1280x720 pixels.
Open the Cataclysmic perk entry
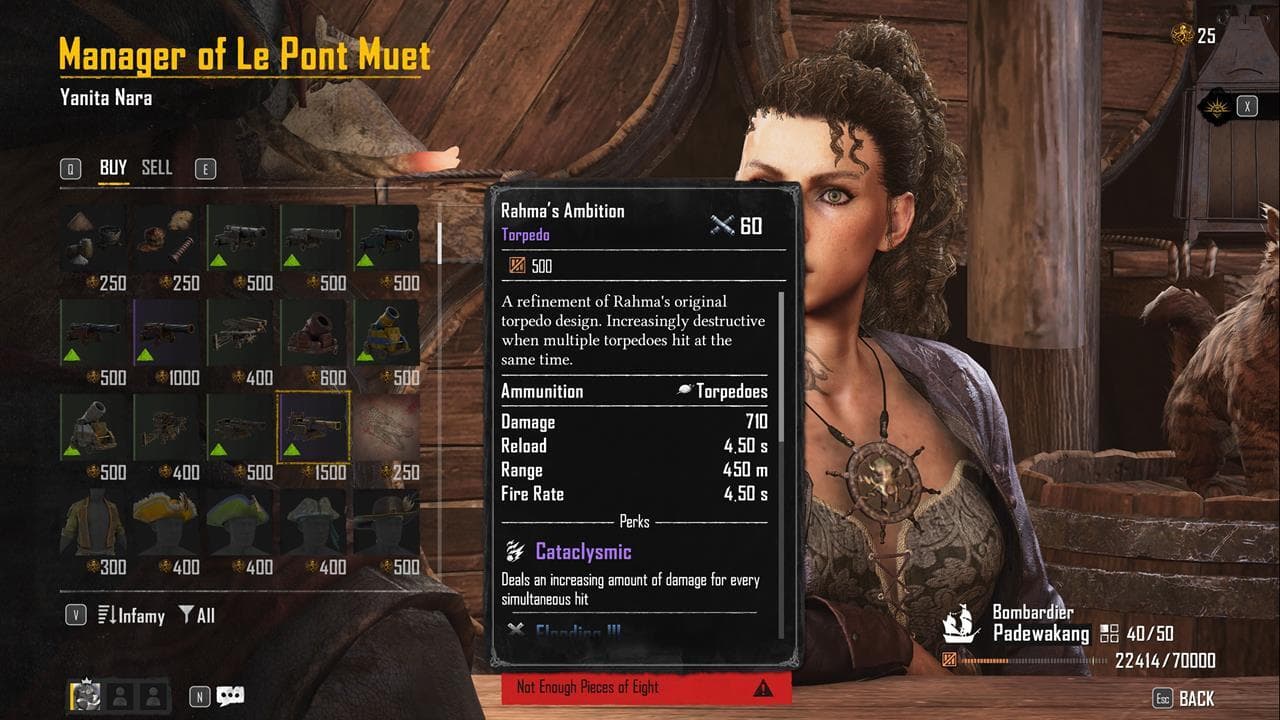click(x=583, y=551)
